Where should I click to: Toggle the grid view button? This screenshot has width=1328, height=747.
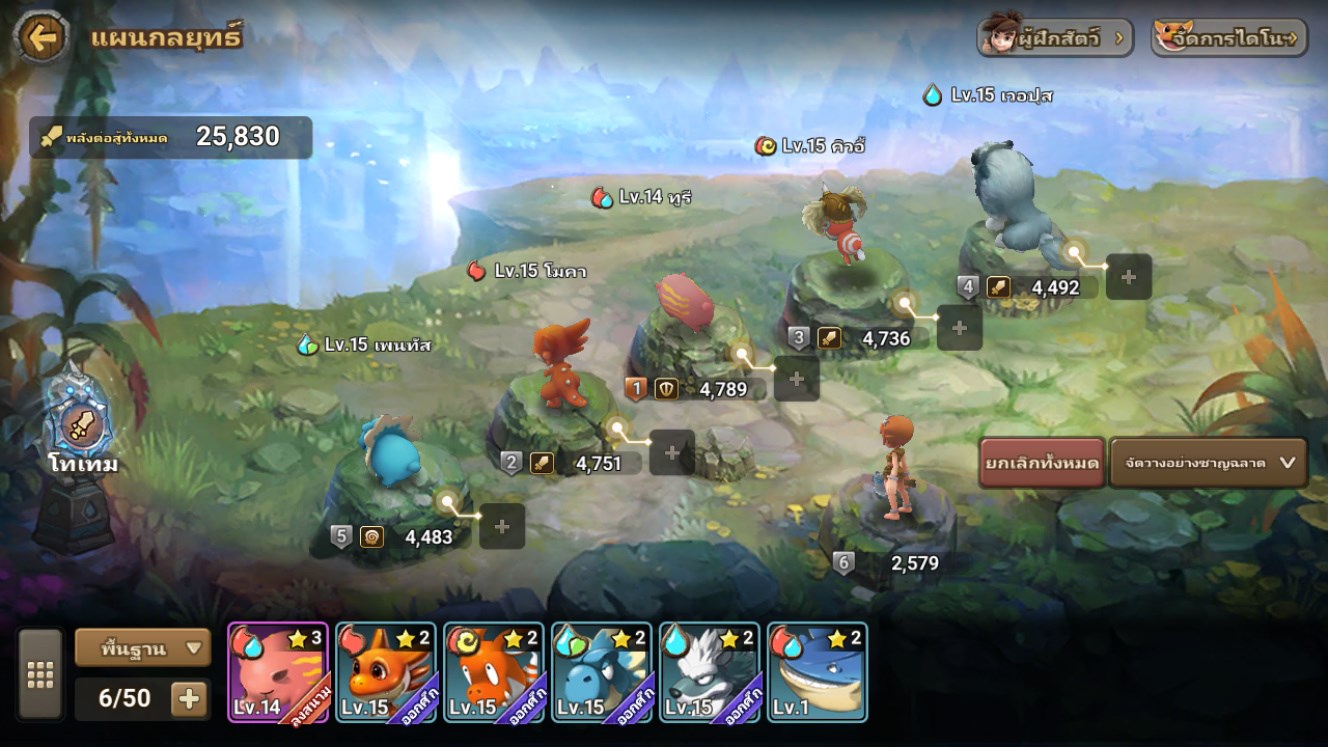tap(40, 675)
